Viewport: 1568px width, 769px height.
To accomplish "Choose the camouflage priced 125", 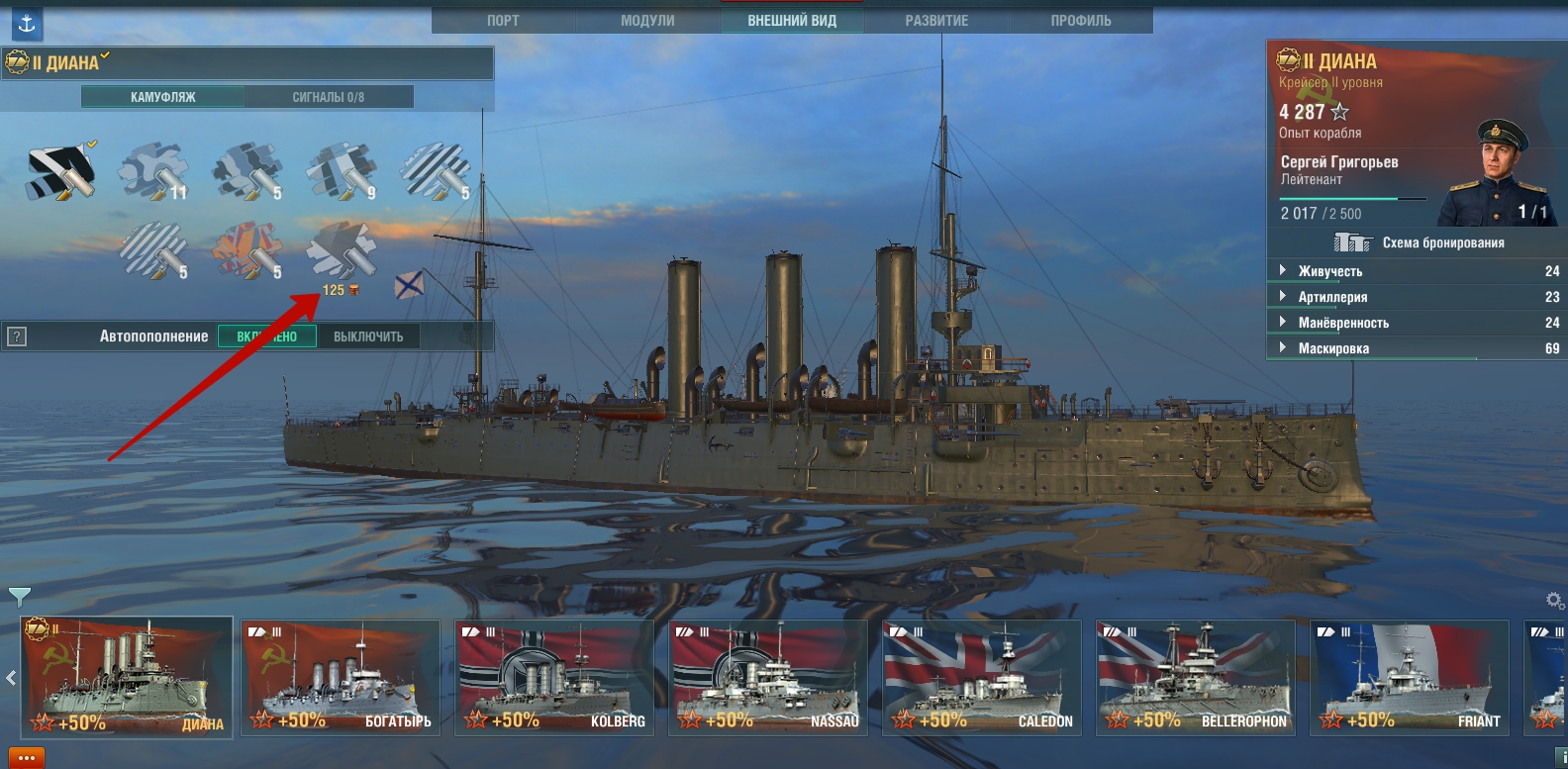I will point(341,251).
